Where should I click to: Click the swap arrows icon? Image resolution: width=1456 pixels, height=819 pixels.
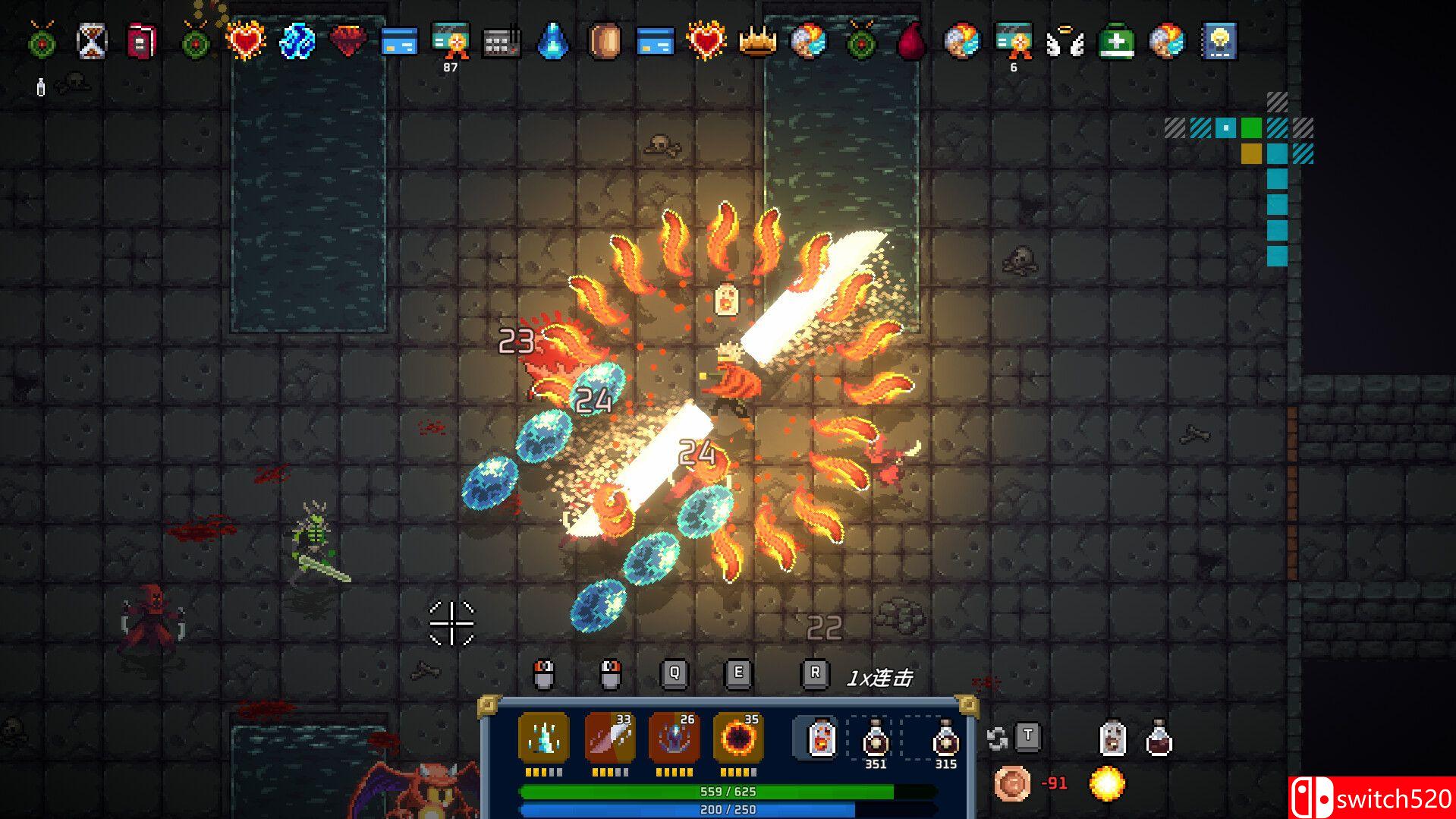coord(997,737)
